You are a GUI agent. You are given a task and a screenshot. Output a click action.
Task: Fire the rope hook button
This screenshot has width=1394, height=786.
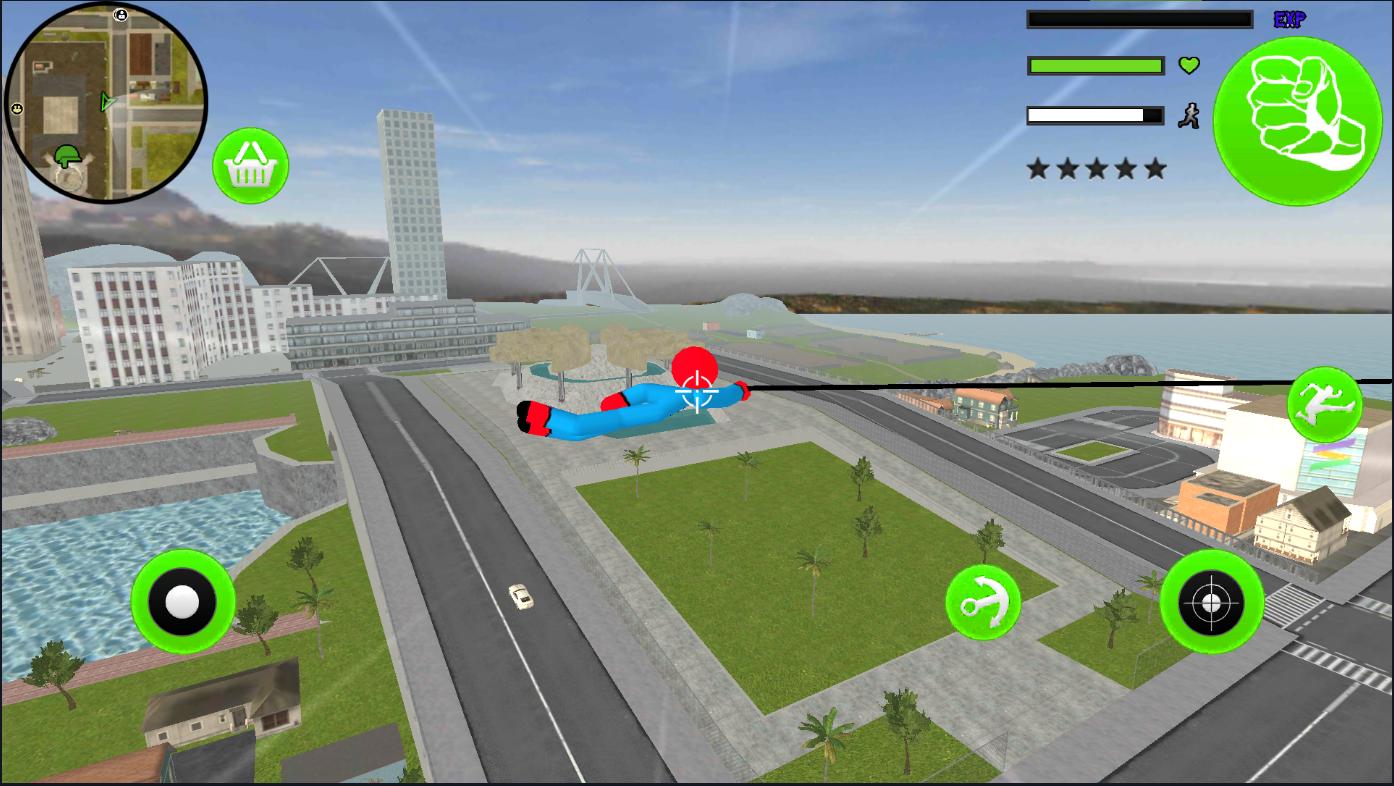tap(983, 602)
